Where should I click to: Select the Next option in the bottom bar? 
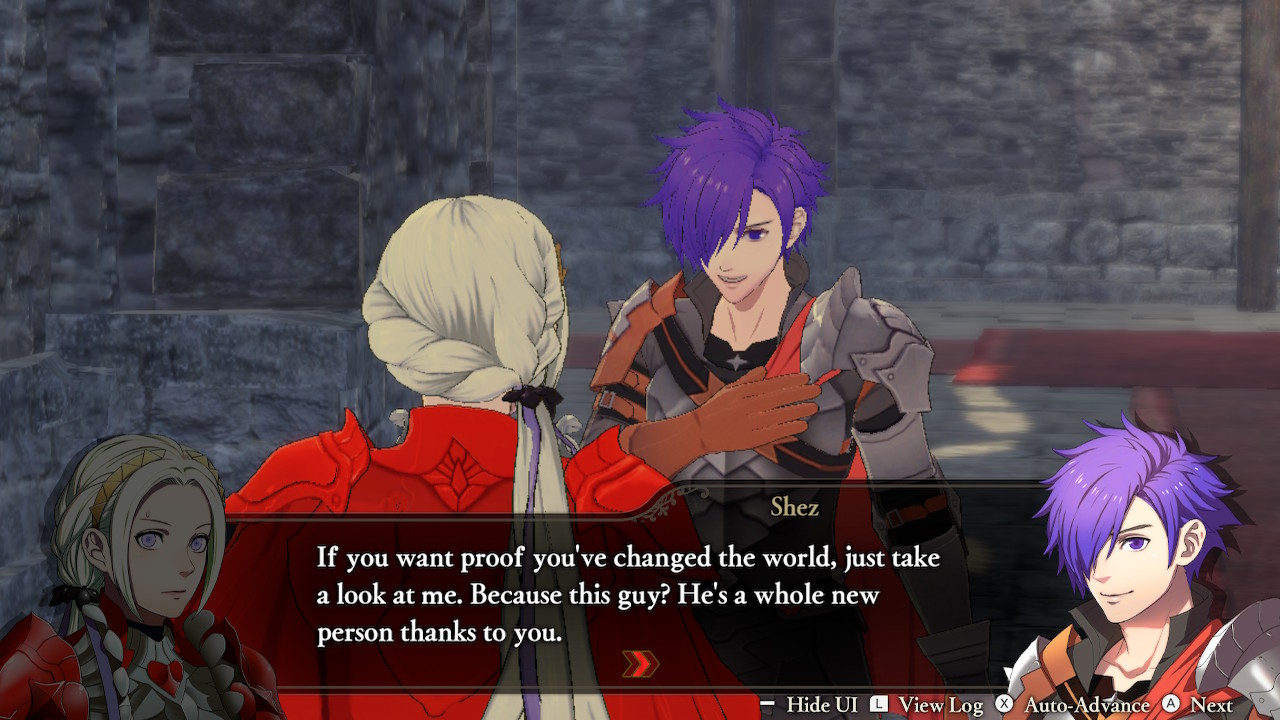(1212, 703)
